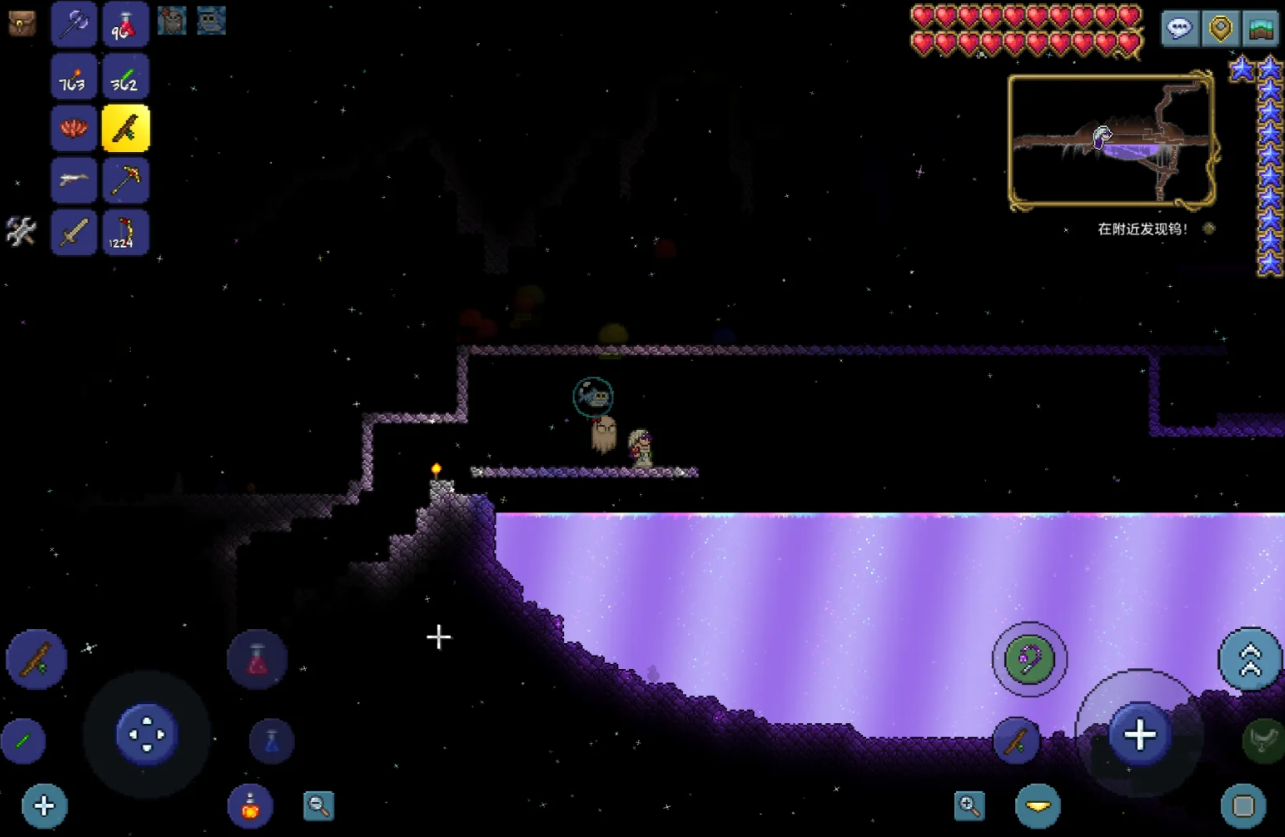Choose the broadsword hotbar slot

click(x=74, y=232)
